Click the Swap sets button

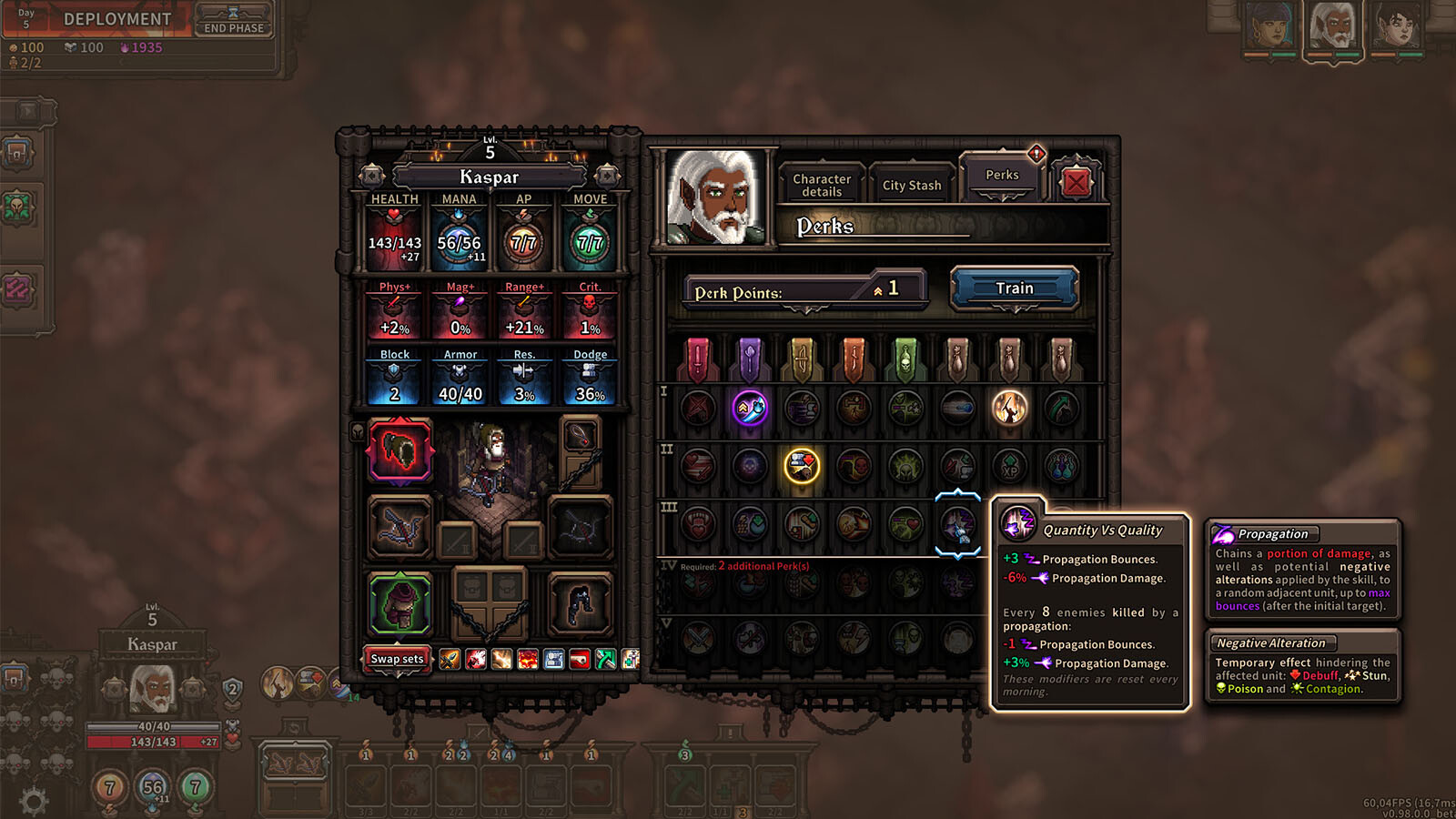click(397, 659)
